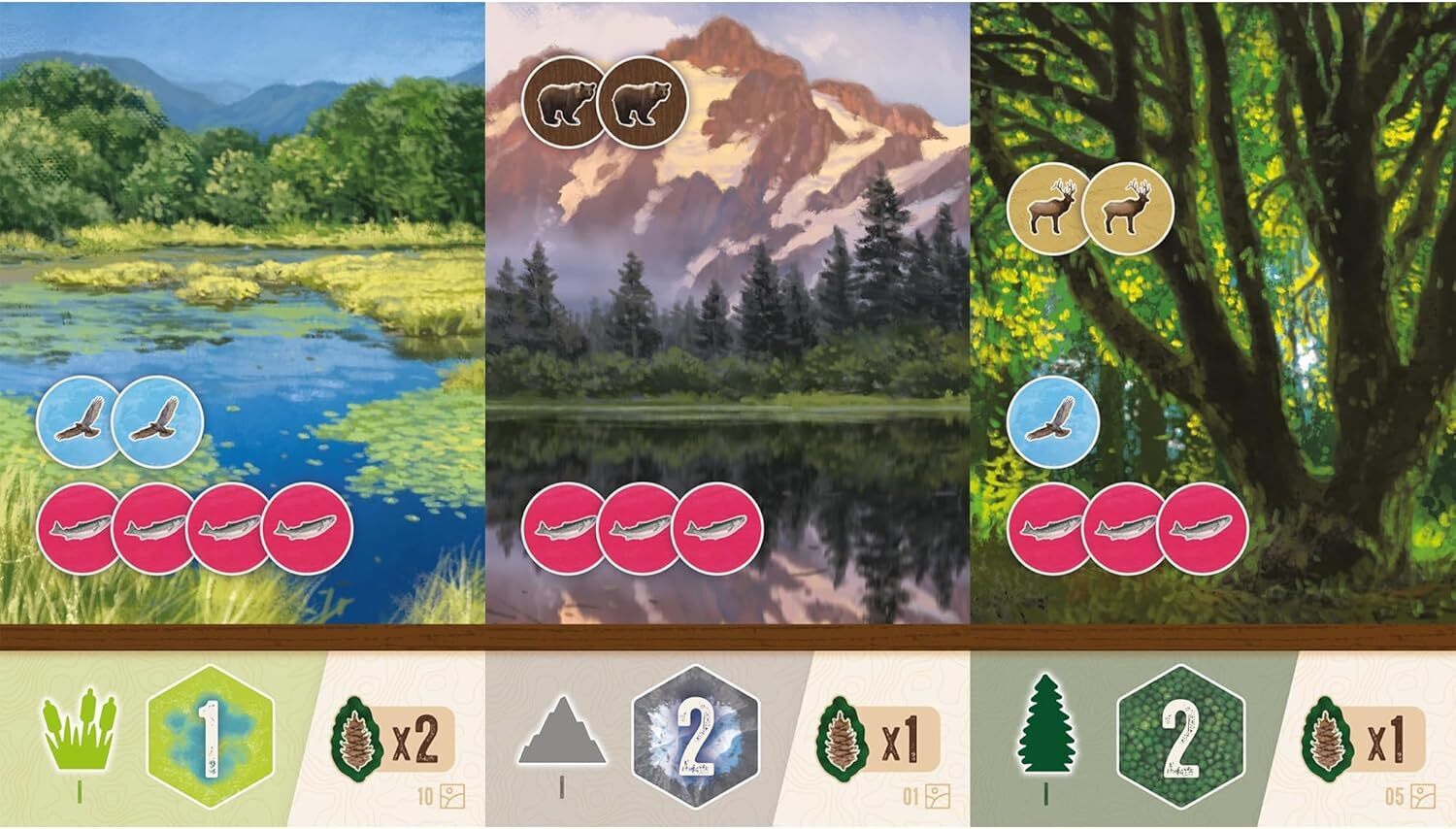
Task: Click the pinecone x2 reward
Action: (393, 740)
